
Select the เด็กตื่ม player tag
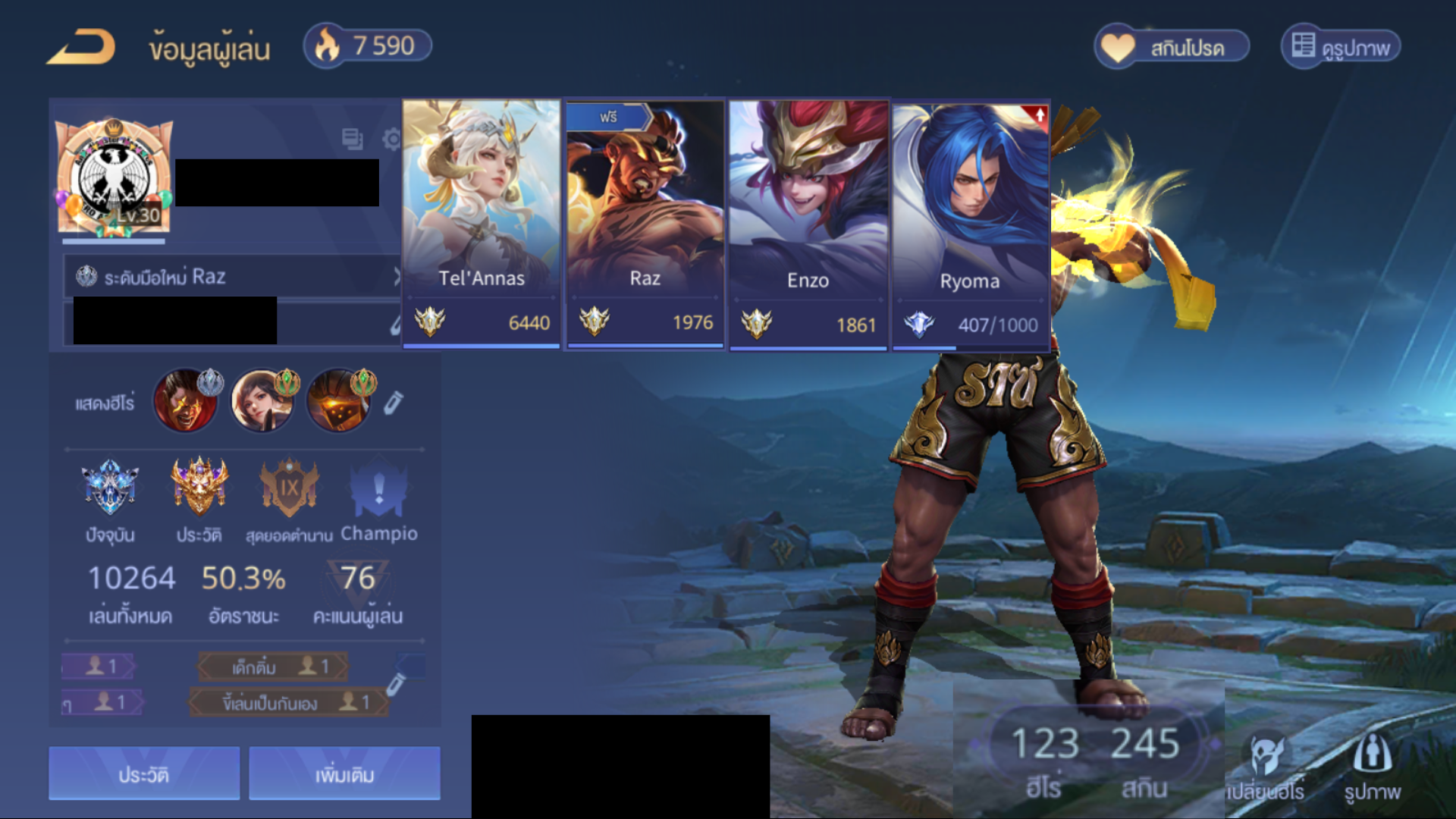pos(273,667)
